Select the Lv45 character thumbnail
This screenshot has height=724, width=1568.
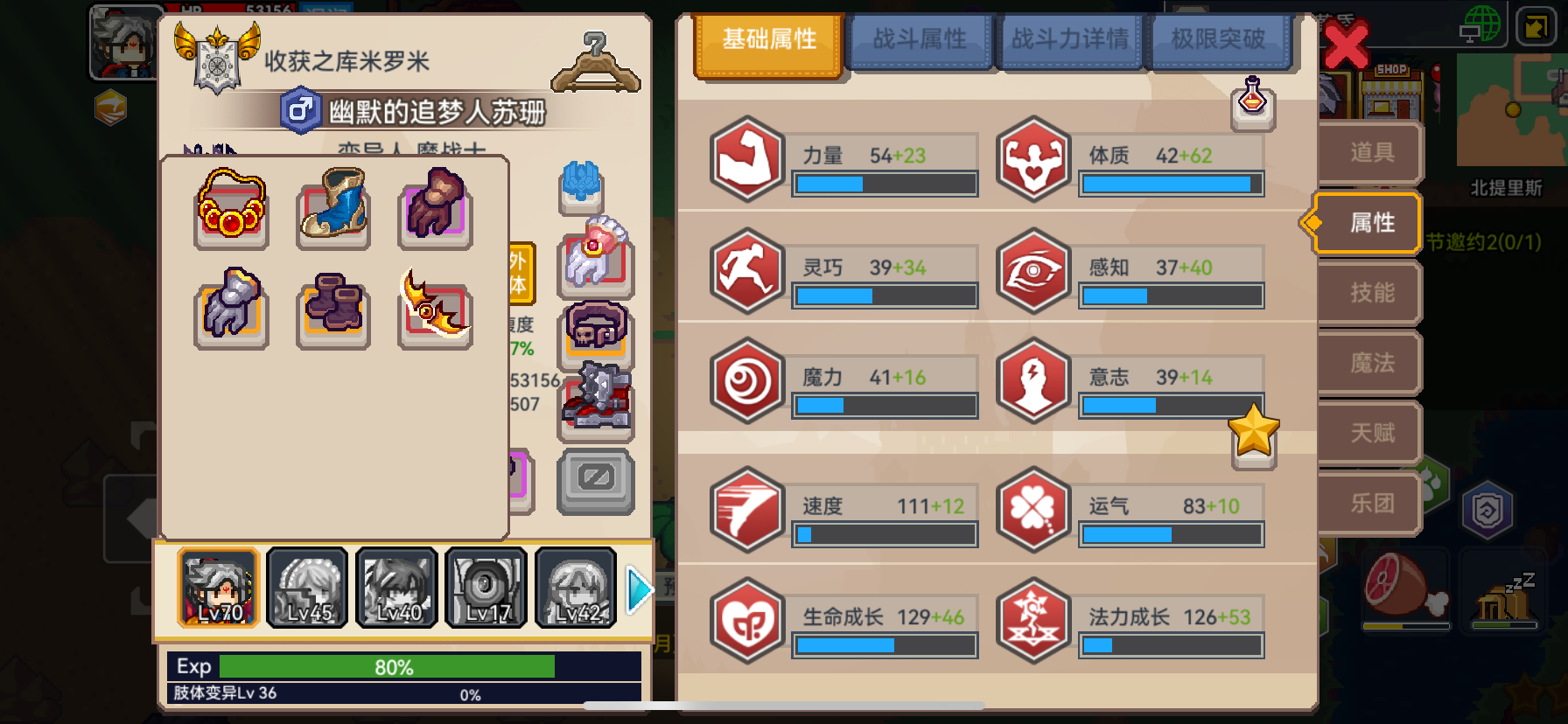(306, 588)
